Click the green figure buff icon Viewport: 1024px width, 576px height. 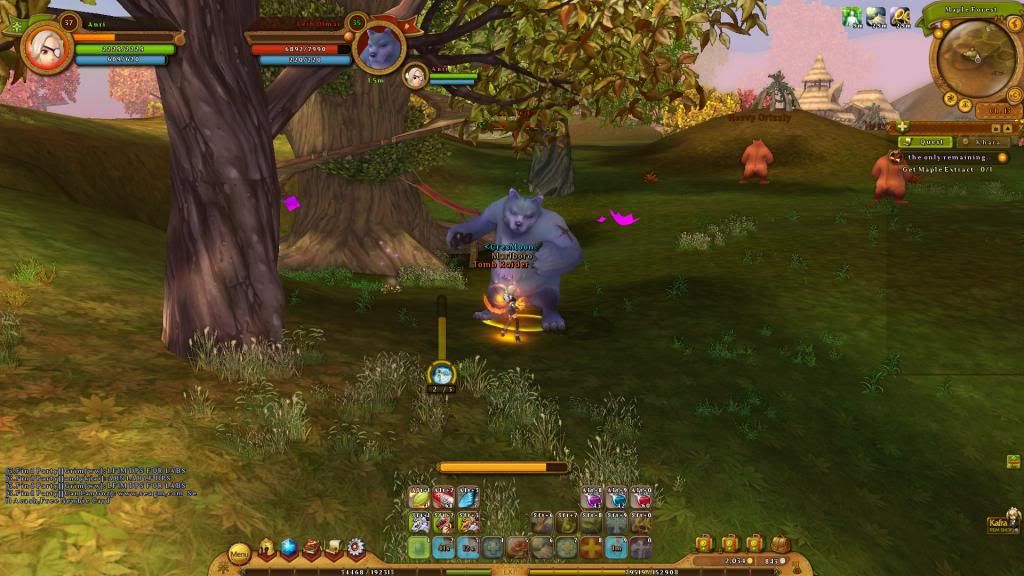click(x=851, y=16)
